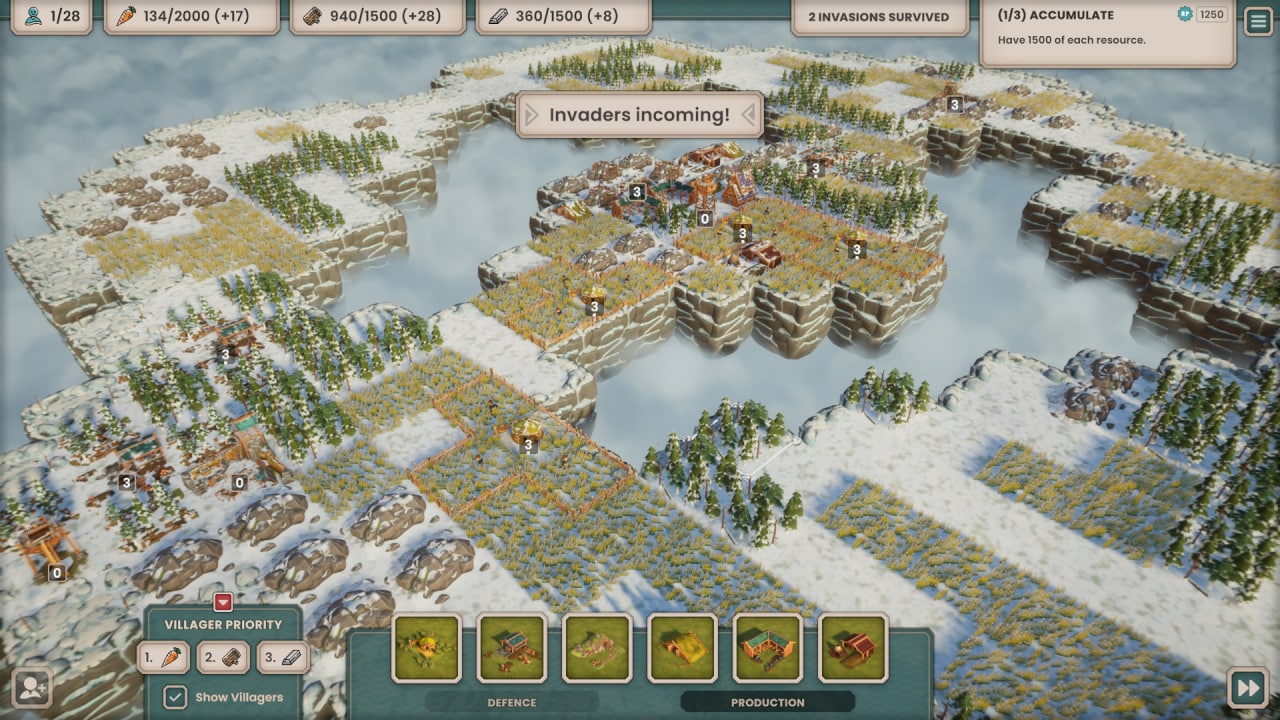Switch to the Defence tab
This screenshot has height=720, width=1280.
[511, 702]
